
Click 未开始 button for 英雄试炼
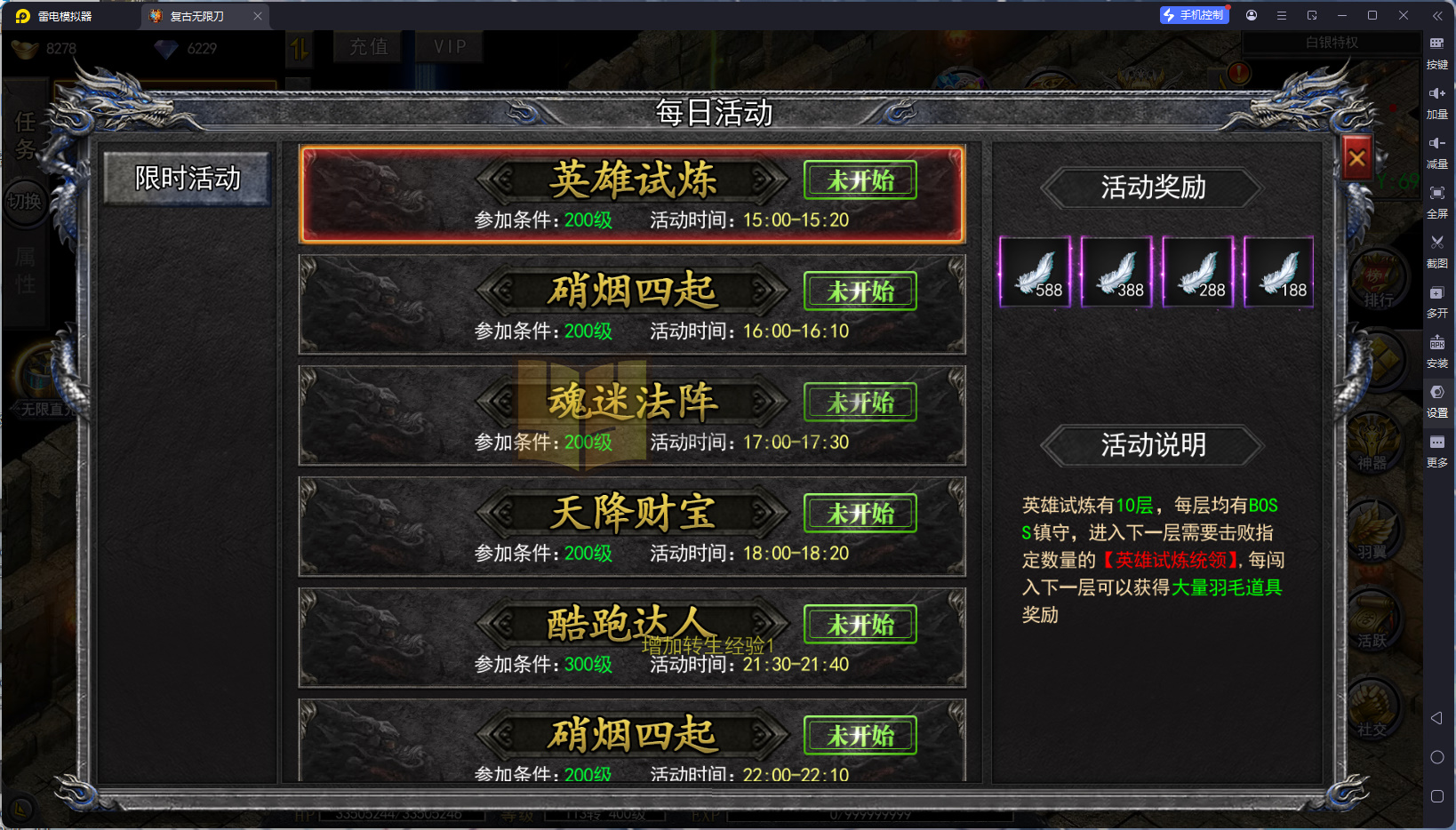pos(859,180)
